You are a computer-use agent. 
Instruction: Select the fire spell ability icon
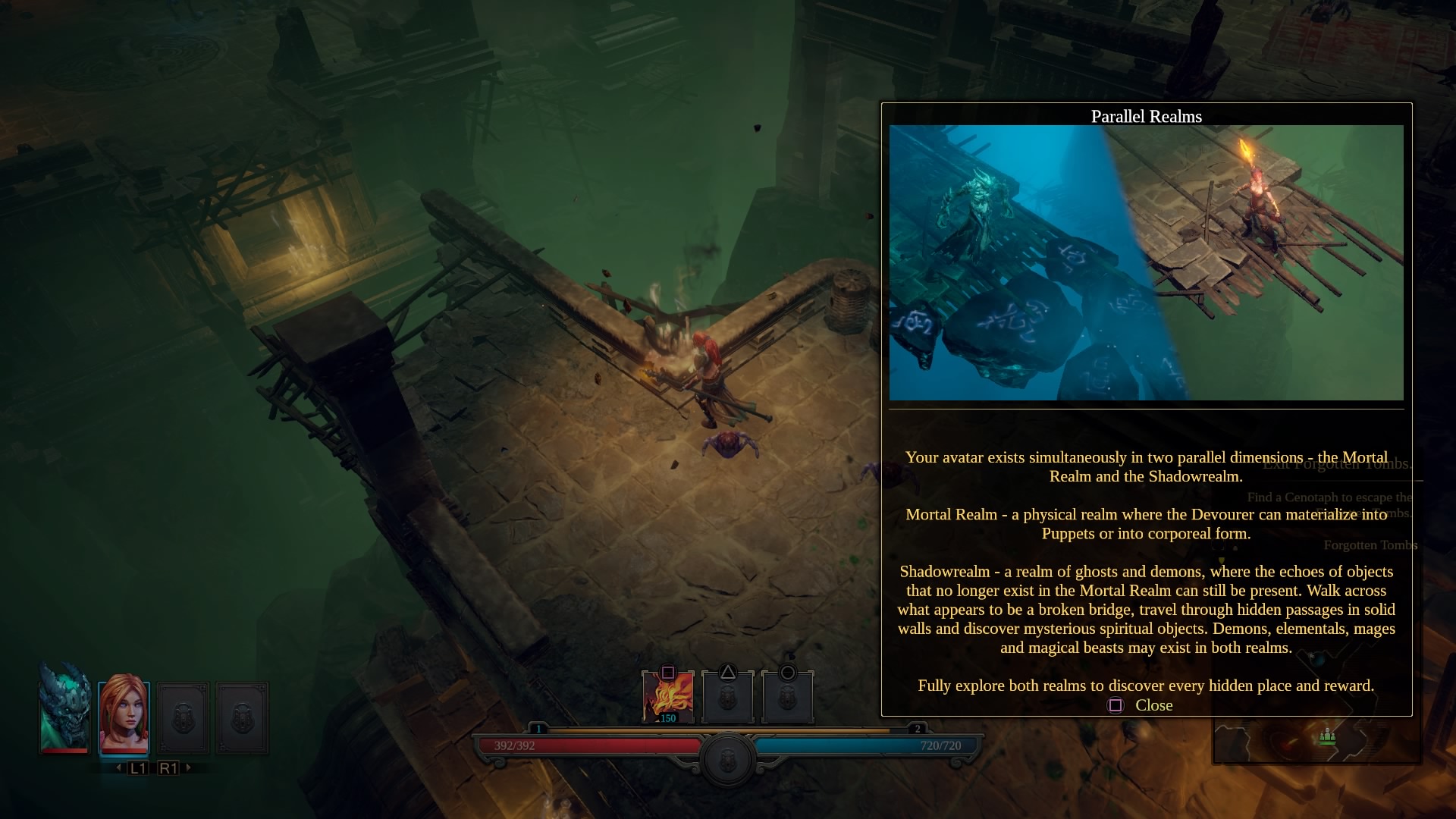[667, 693]
